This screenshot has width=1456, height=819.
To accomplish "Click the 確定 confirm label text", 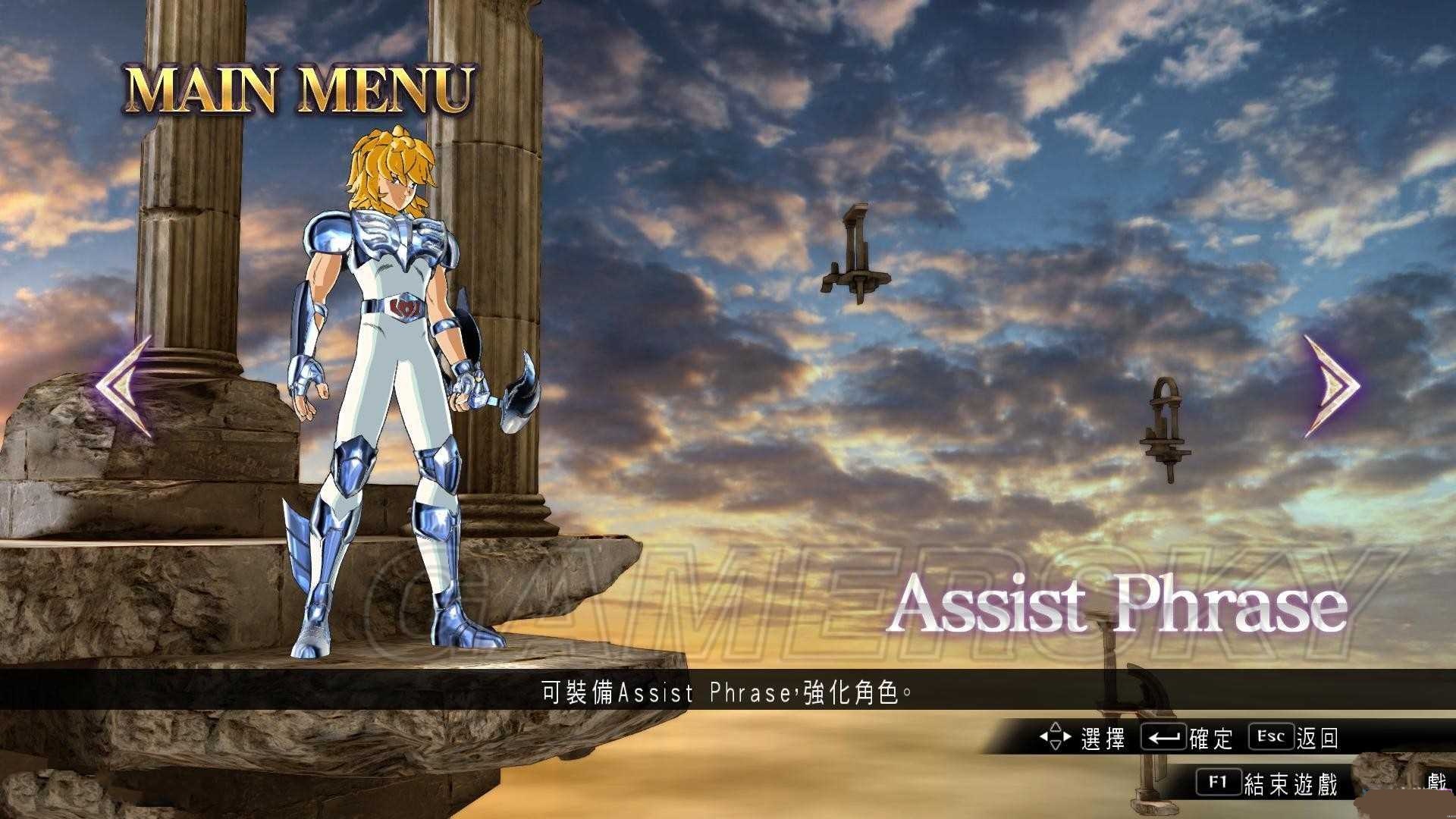I will point(1213,737).
